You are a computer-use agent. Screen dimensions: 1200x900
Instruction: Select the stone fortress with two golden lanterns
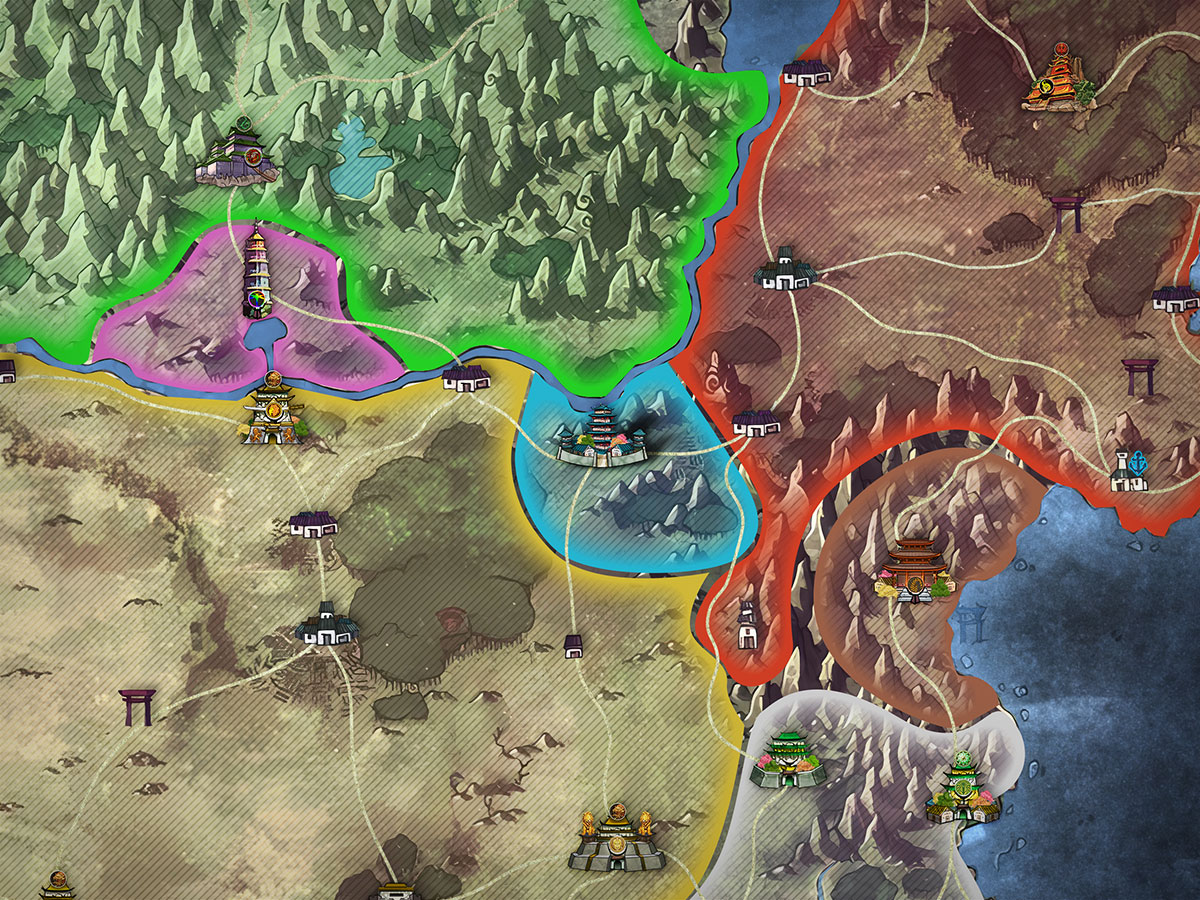pos(617,838)
